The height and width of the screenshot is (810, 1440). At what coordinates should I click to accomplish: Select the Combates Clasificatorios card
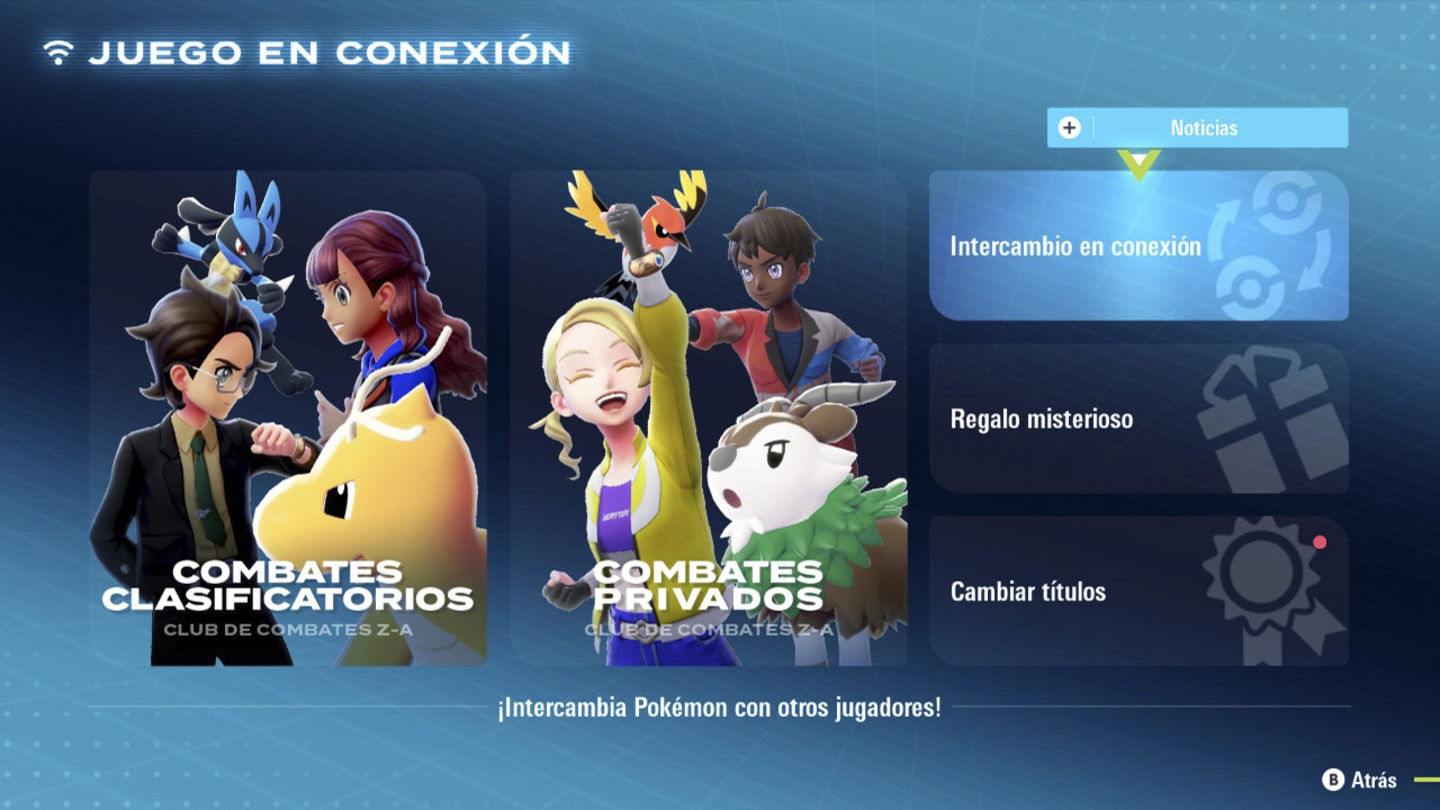(290, 420)
